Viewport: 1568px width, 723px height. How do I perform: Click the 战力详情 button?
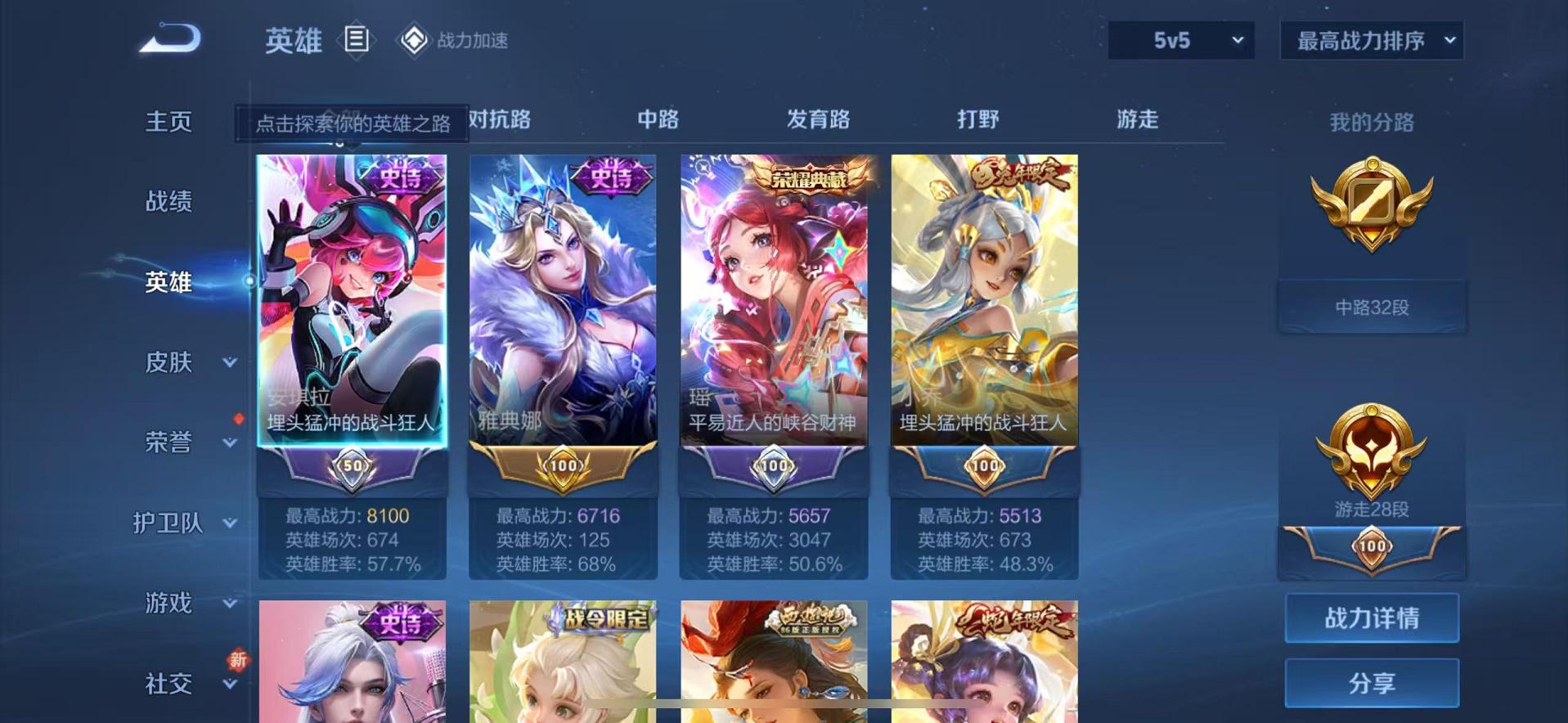[1373, 617]
